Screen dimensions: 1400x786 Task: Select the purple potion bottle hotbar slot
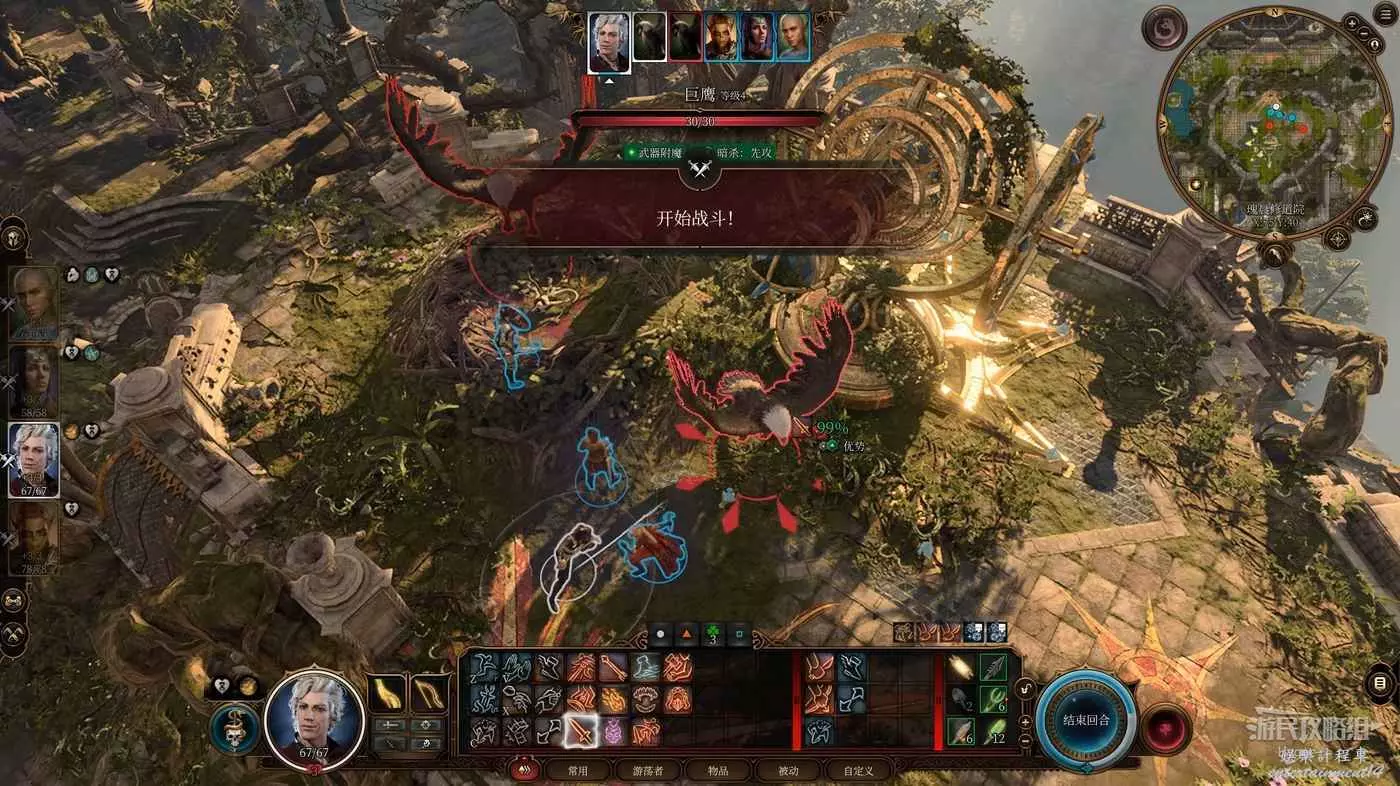613,732
